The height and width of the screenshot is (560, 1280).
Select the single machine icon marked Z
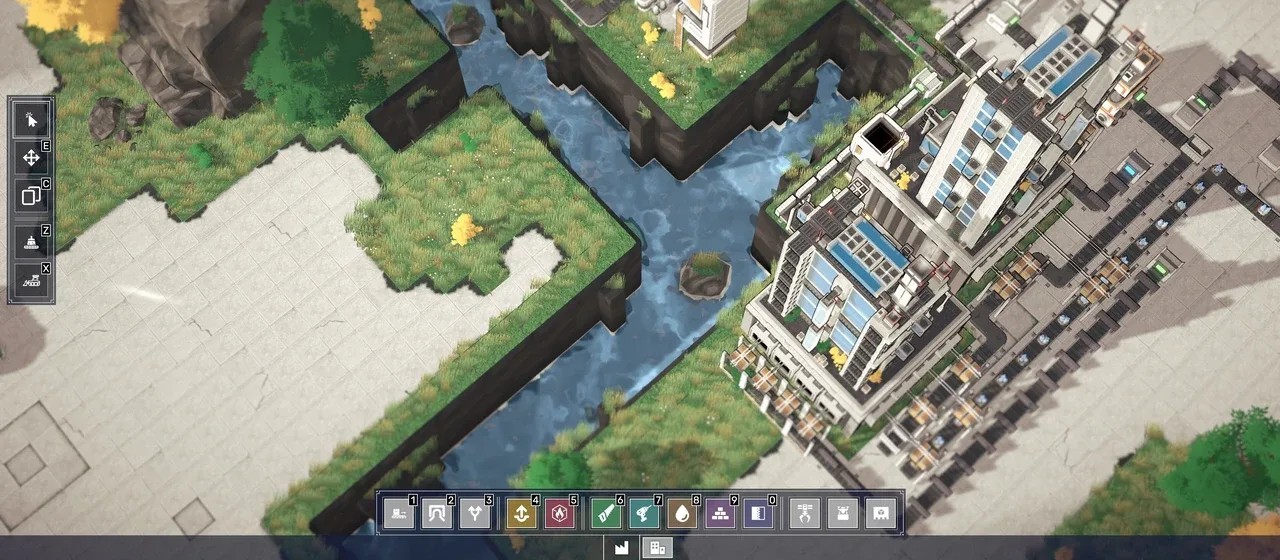(31, 241)
